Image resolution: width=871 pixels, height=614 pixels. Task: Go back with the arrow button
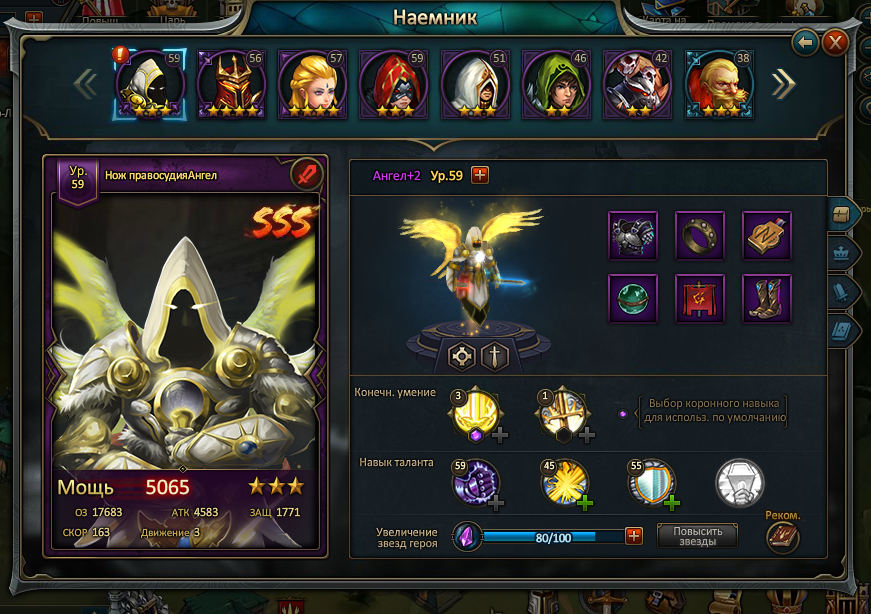805,43
